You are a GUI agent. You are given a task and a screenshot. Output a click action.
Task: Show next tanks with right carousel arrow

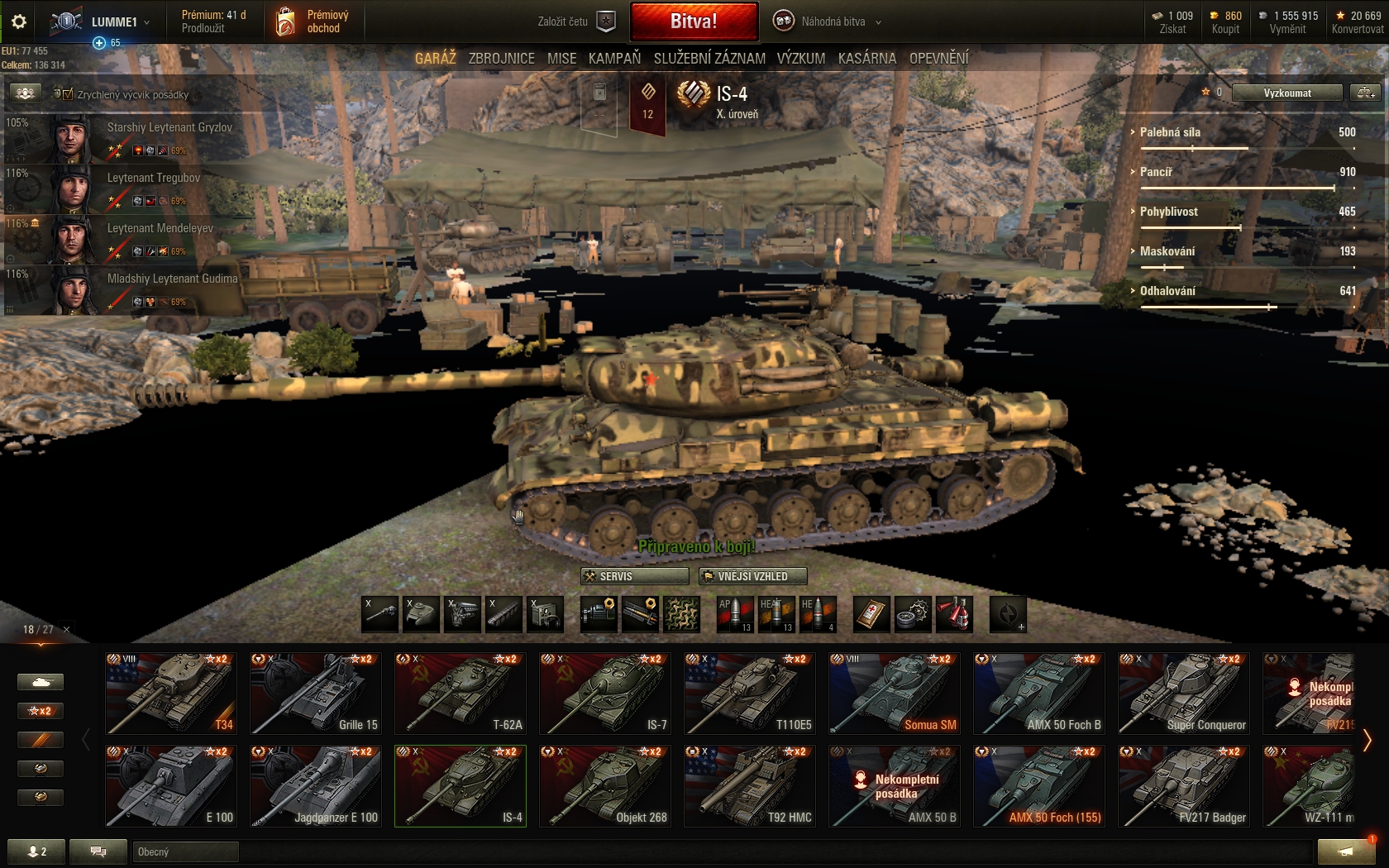1367,740
